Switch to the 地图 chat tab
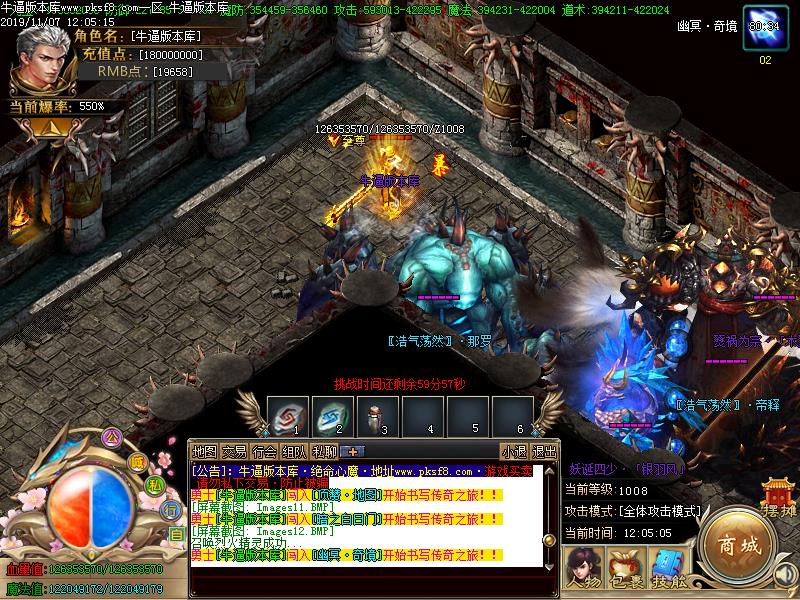 [204, 451]
